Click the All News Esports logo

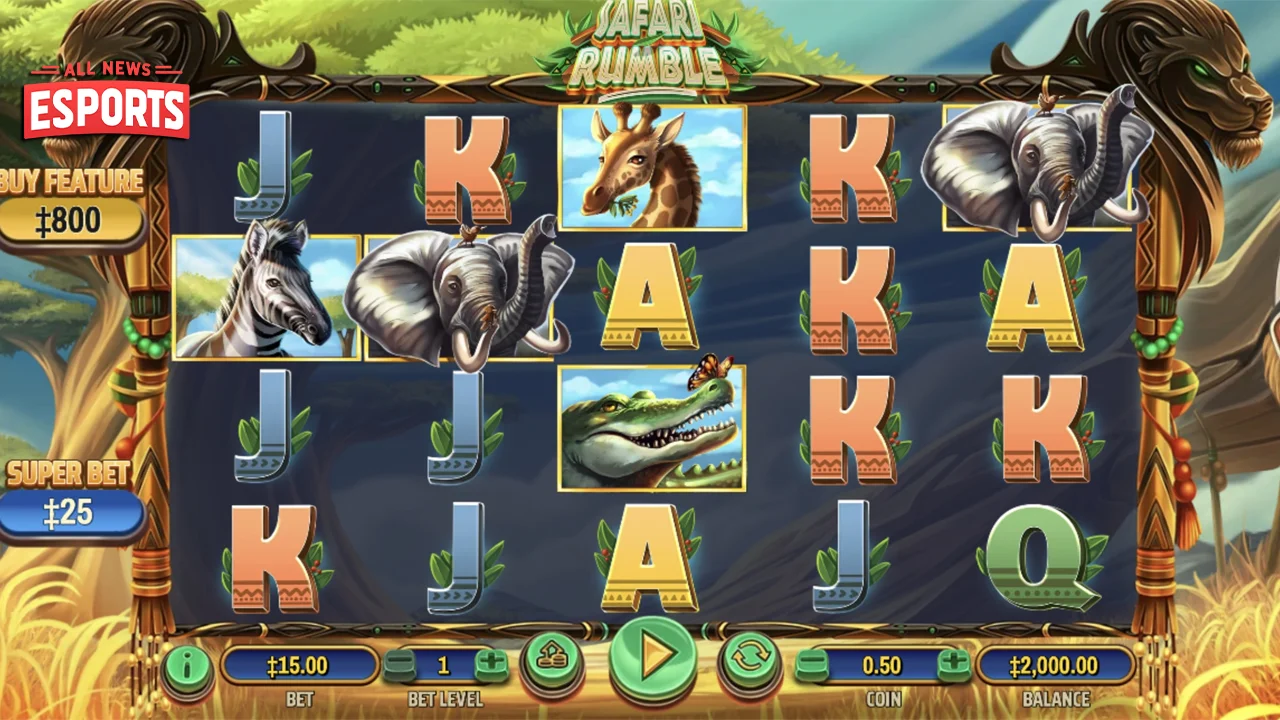[104, 95]
